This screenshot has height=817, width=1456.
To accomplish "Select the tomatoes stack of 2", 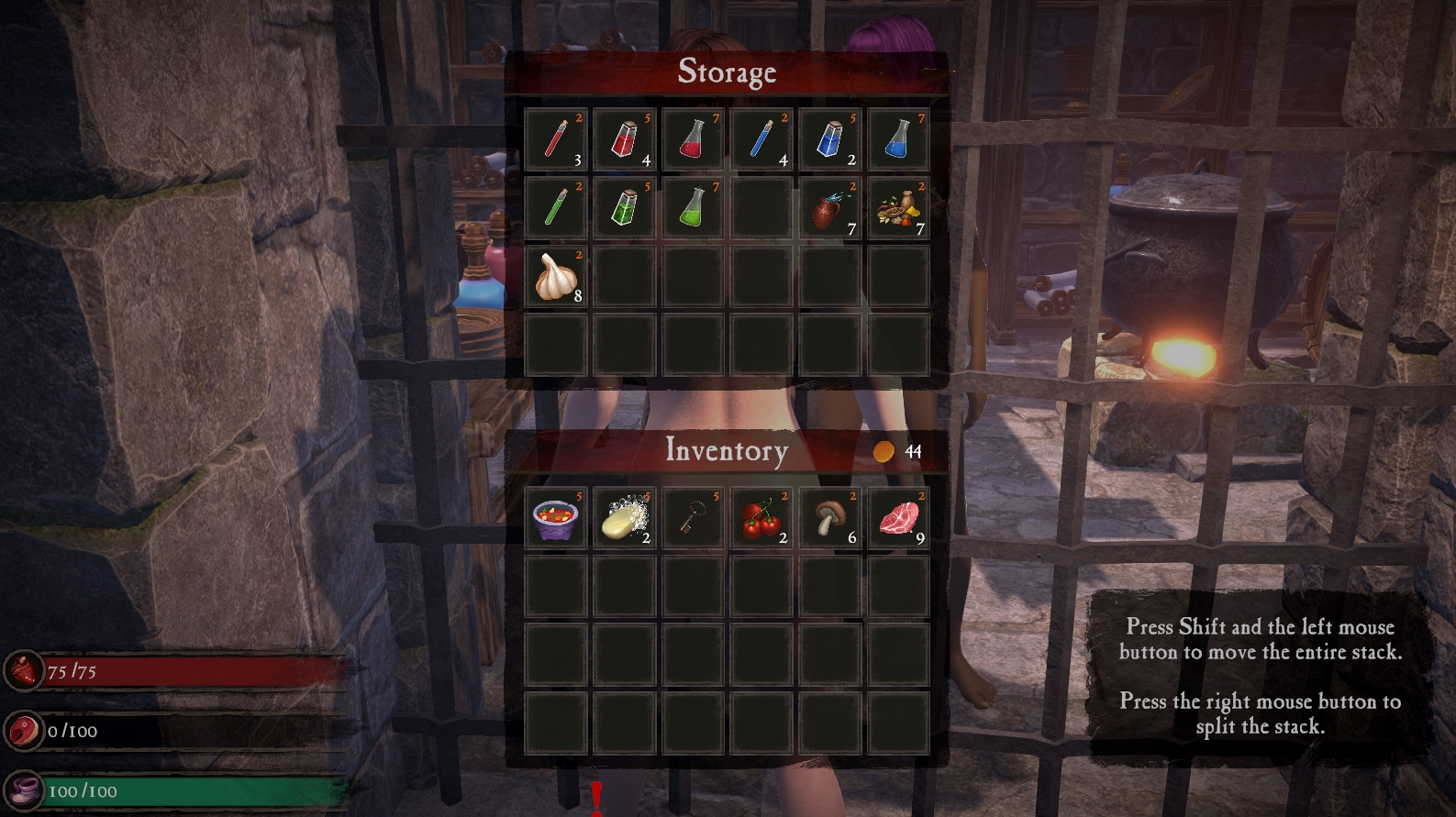I will point(761,518).
